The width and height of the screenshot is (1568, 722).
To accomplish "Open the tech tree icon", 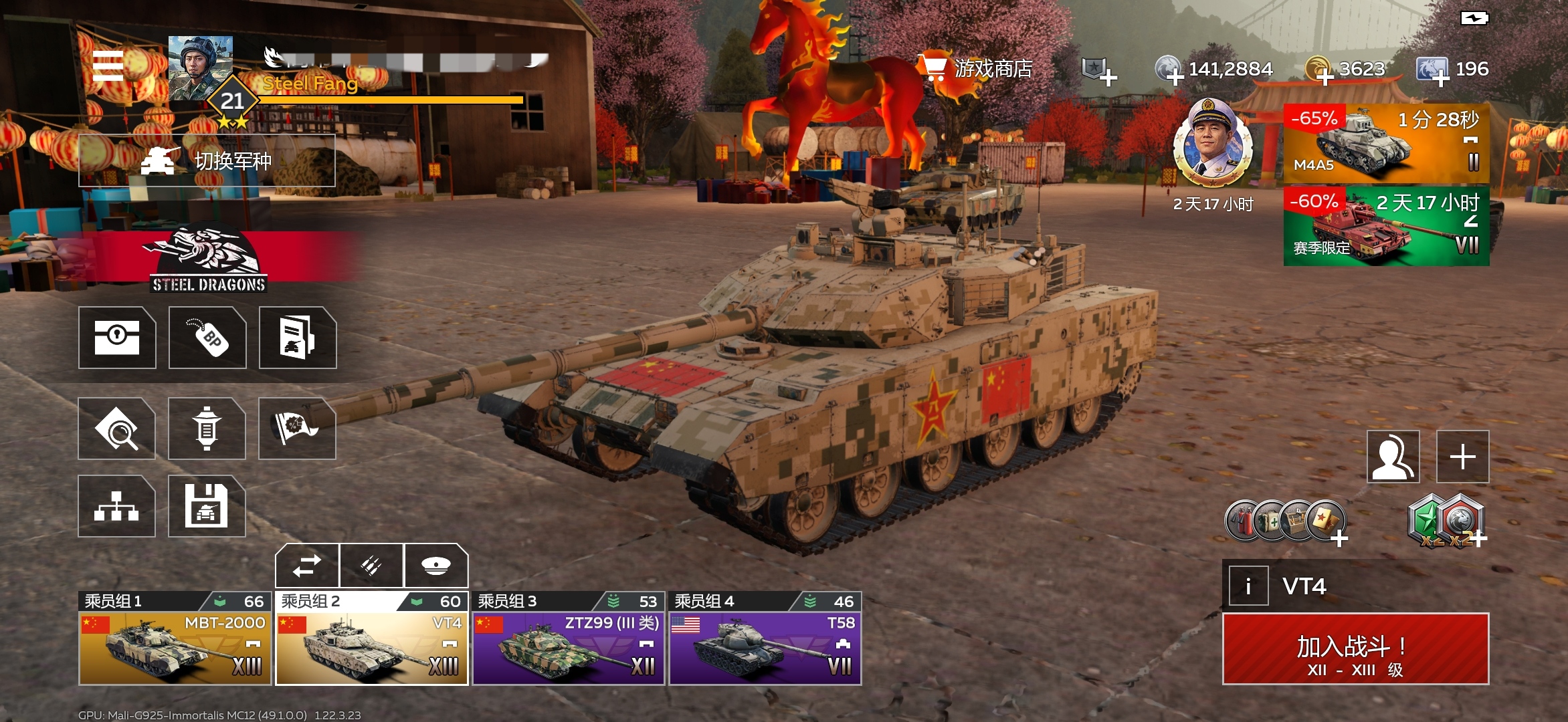I will 116,506.
